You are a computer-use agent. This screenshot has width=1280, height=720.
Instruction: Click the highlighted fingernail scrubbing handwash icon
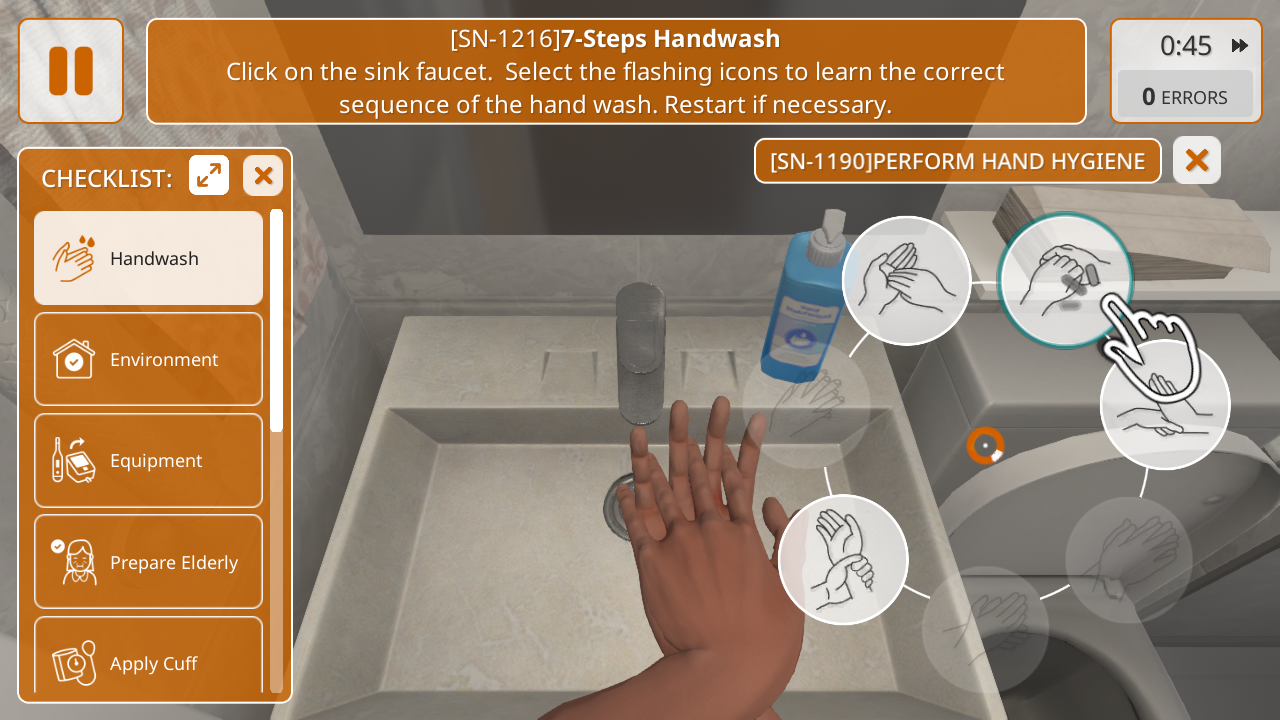pyautogui.click(x=1064, y=280)
